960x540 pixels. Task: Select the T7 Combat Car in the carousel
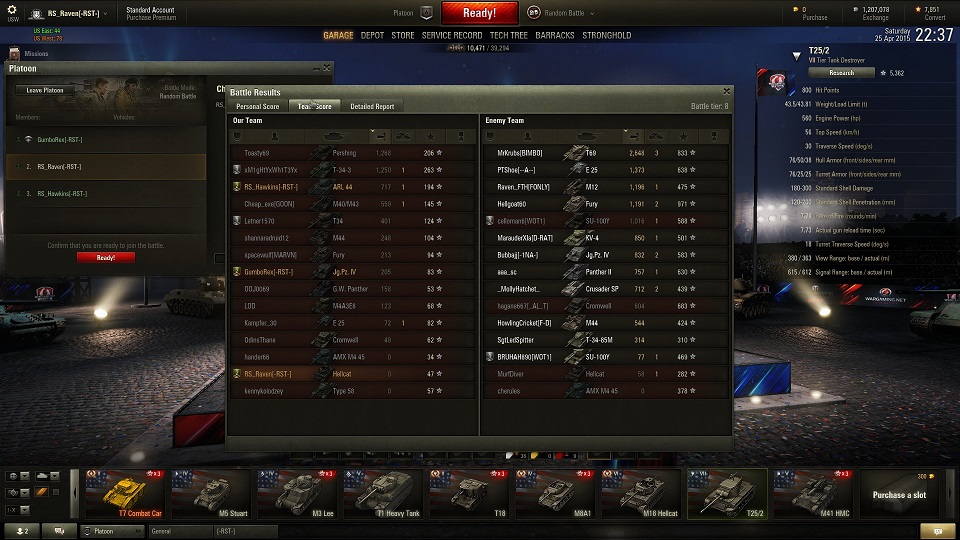[124, 494]
